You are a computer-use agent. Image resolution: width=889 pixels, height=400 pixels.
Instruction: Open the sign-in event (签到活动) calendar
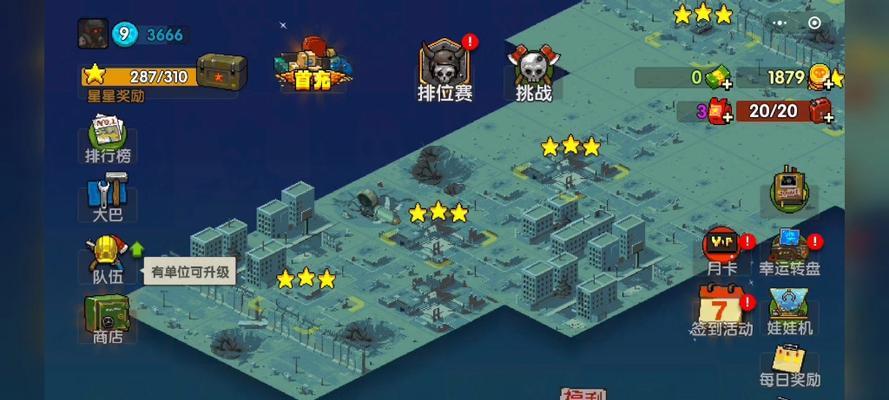click(721, 309)
